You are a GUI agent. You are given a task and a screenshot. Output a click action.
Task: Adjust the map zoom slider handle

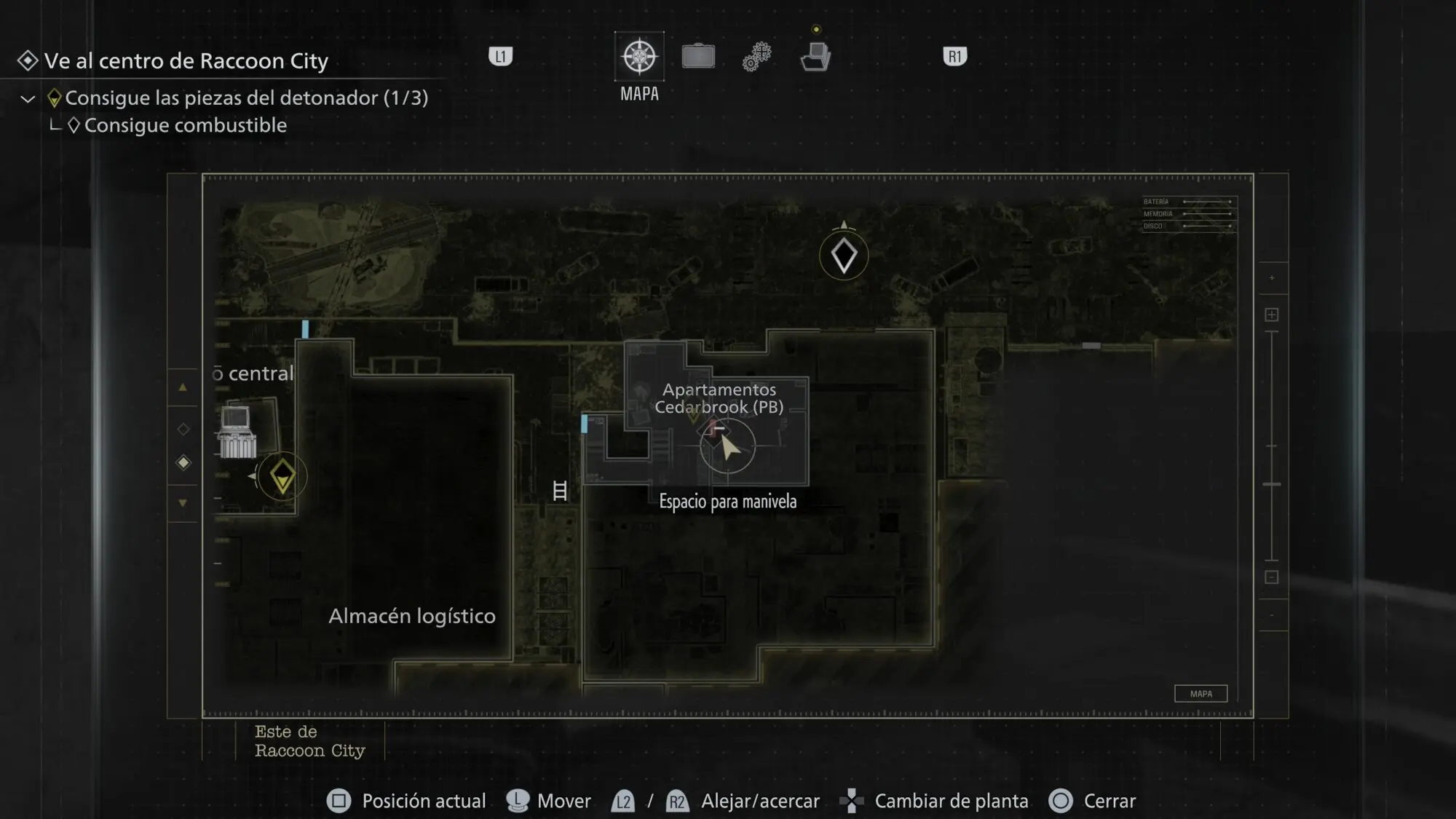pyautogui.click(x=1271, y=484)
